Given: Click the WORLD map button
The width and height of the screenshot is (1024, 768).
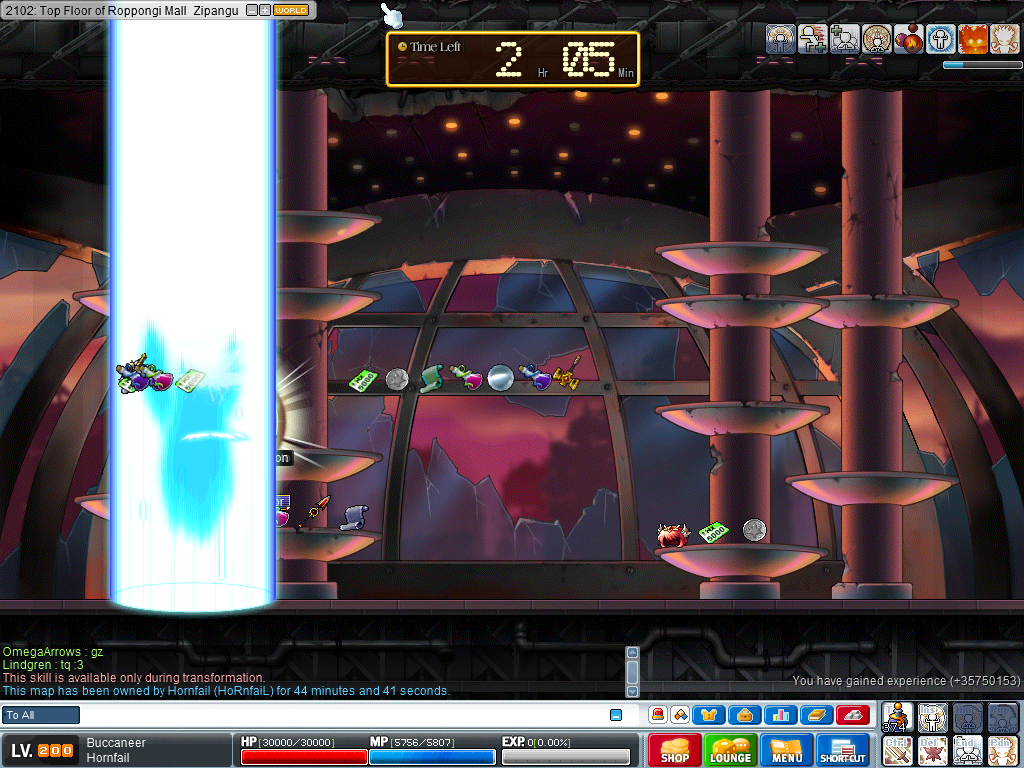Looking at the screenshot, I should point(291,10).
